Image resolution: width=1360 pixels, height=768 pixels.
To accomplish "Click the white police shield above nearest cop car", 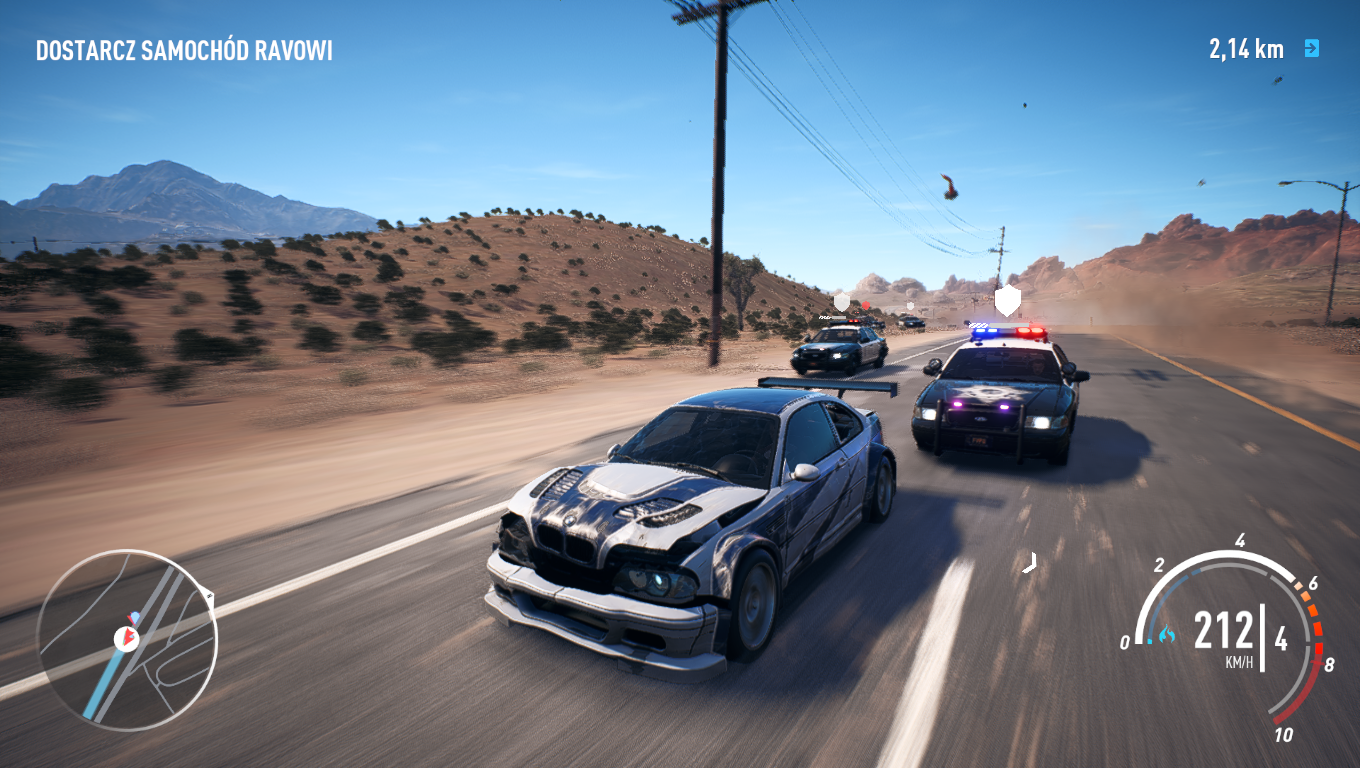I will 1007,301.
